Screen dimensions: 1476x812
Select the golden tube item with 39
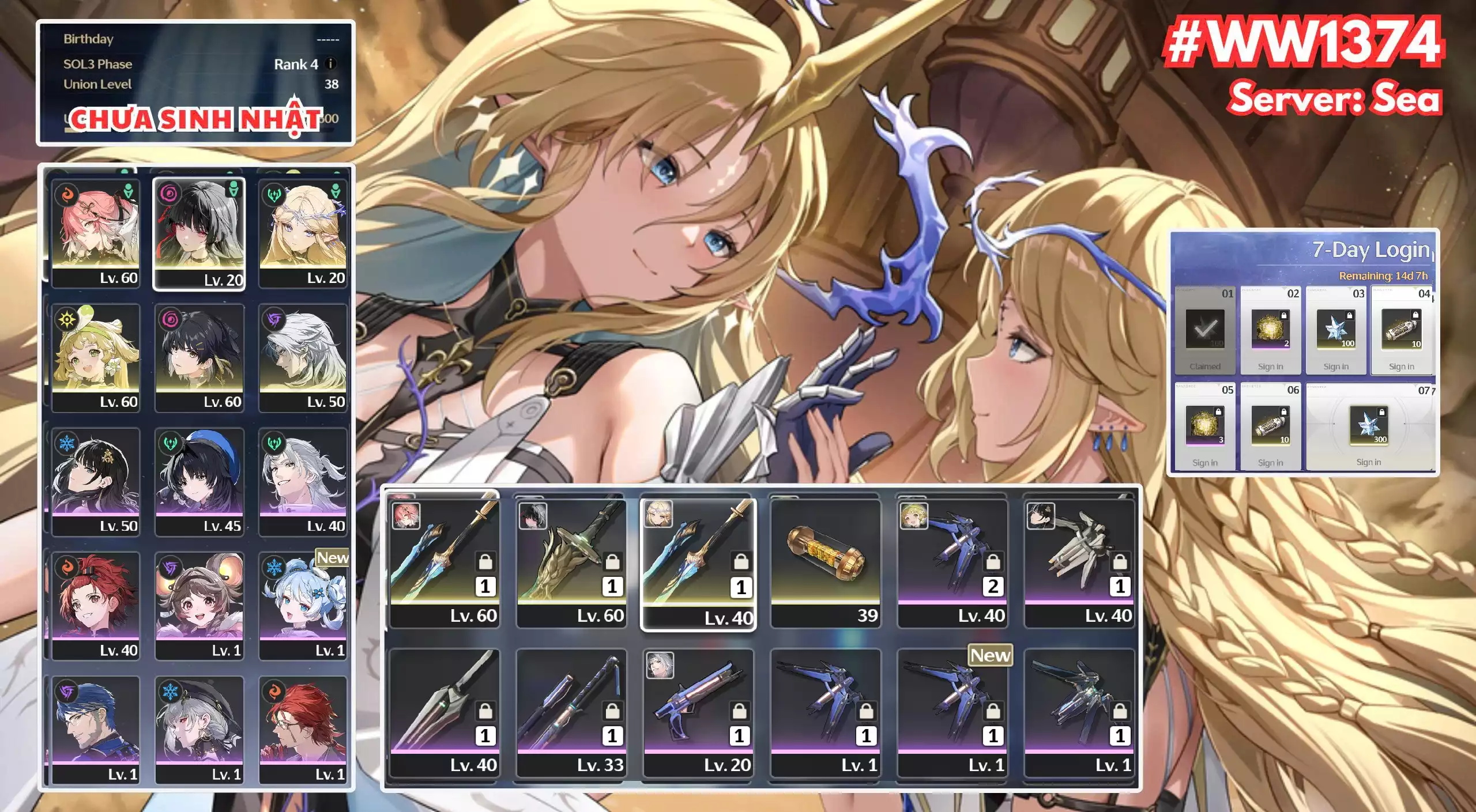click(825, 563)
